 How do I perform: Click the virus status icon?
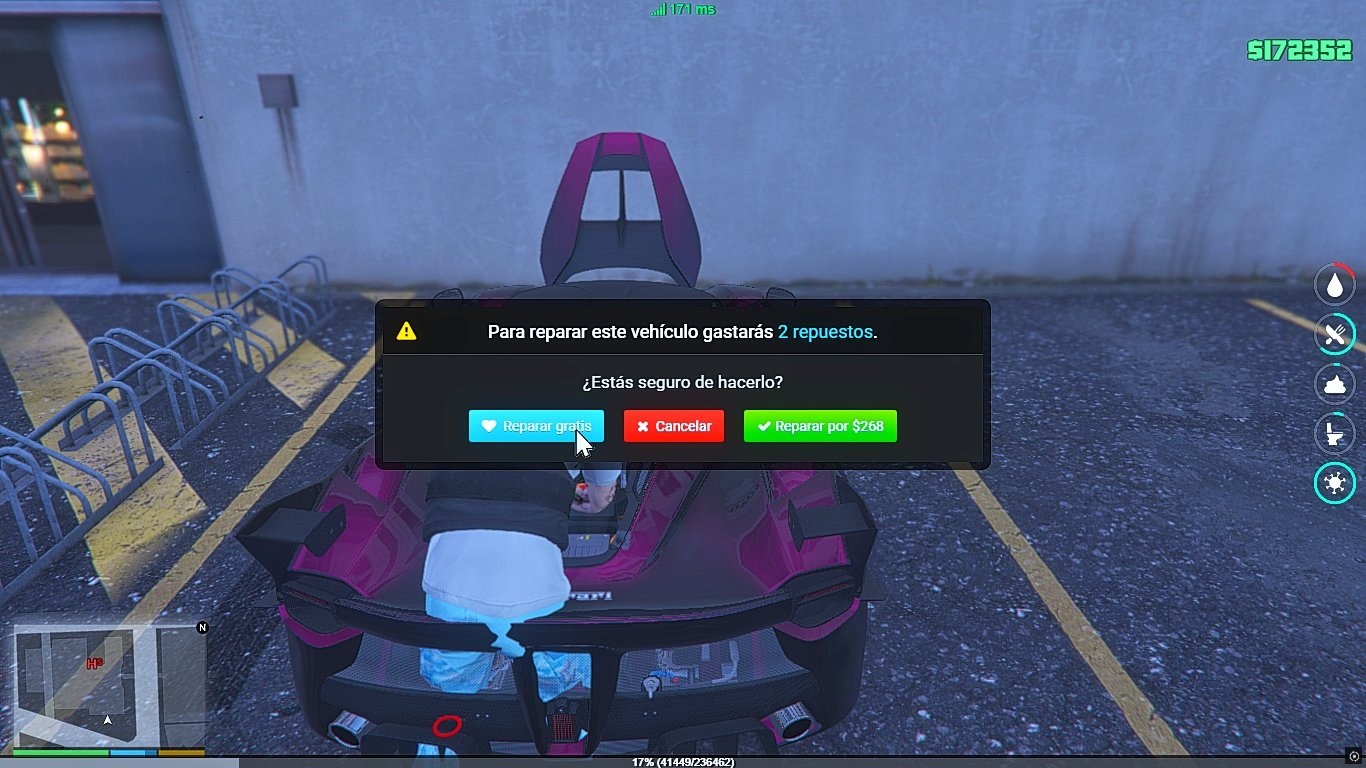[1334, 484]
